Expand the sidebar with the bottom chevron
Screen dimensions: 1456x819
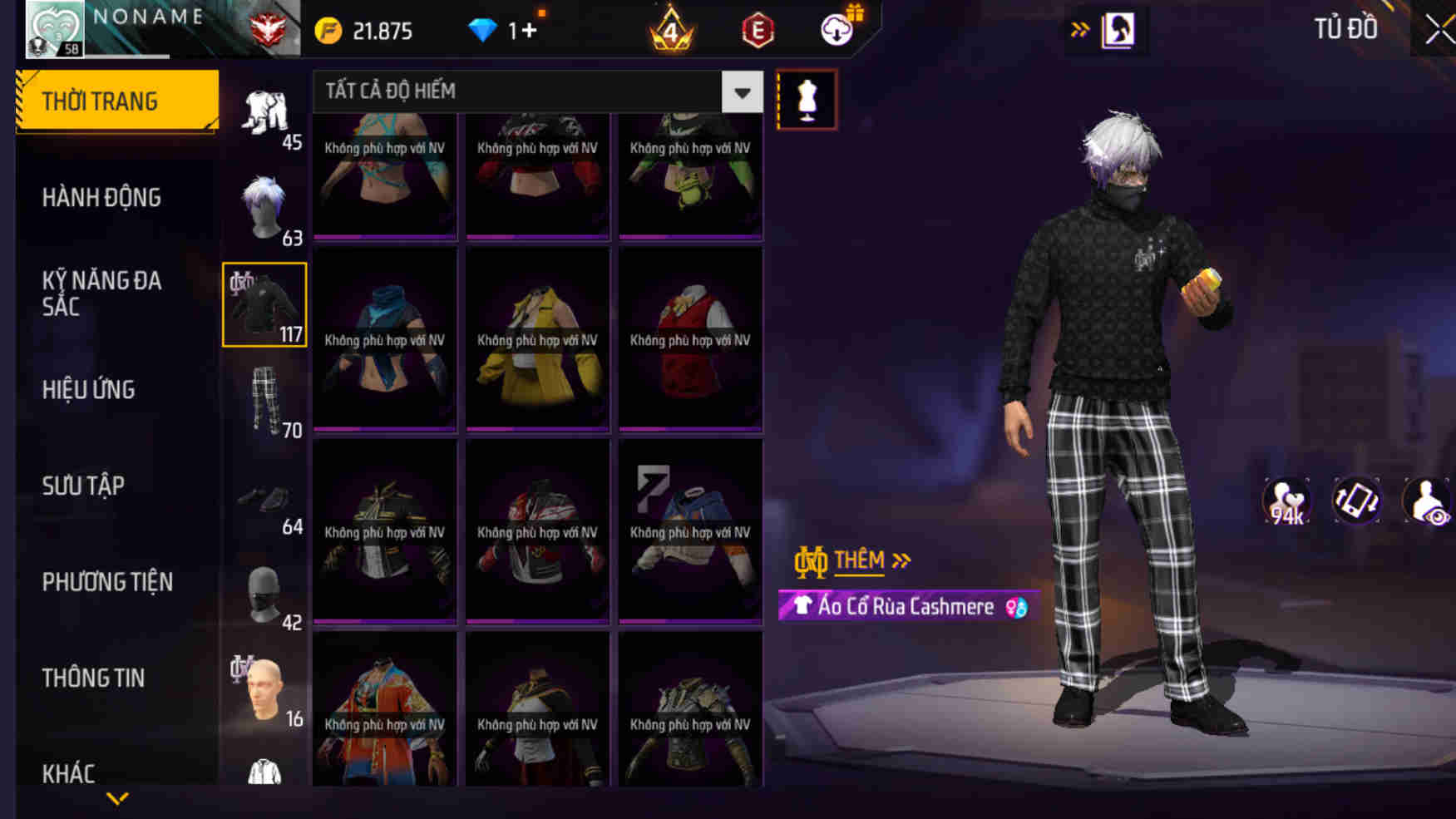tap(116, 798)
